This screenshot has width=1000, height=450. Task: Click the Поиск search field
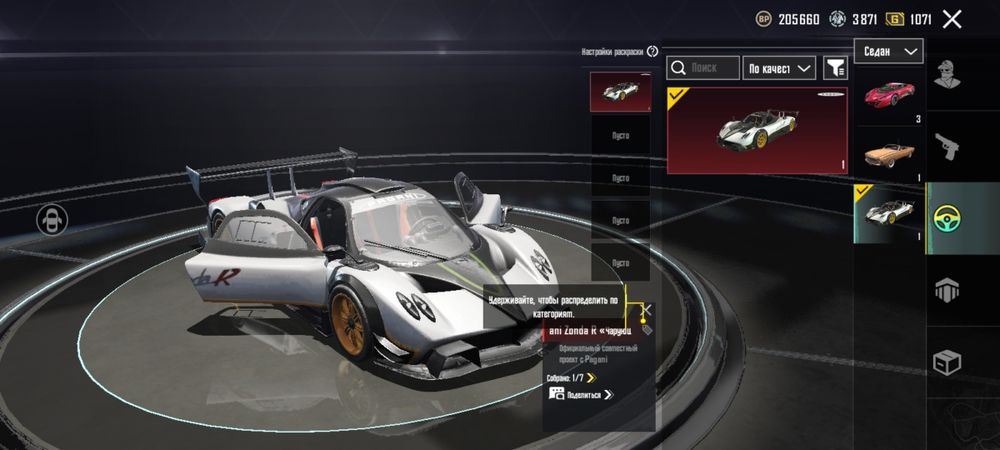(703, 68)
